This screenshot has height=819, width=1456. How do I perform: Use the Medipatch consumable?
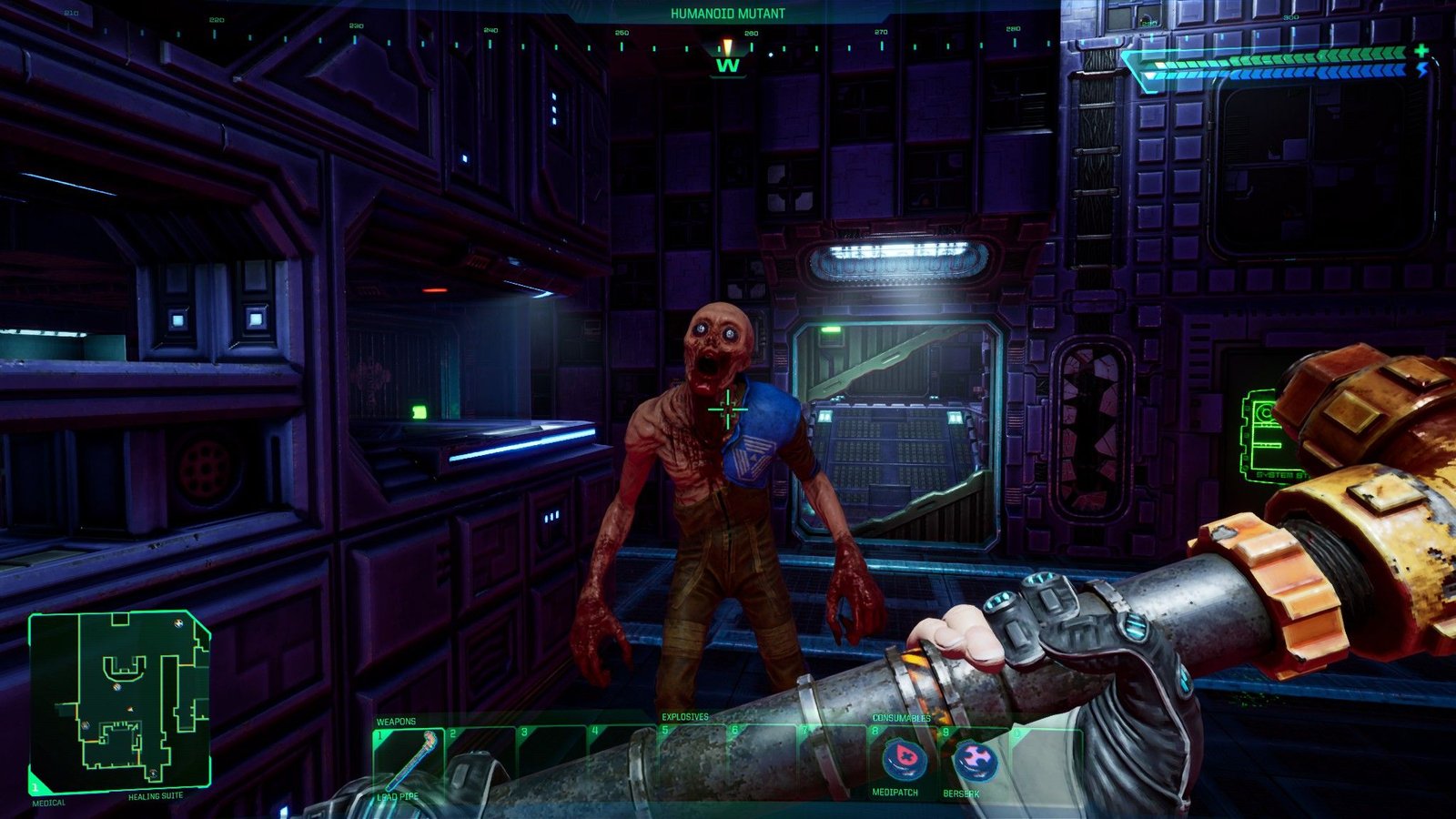(901, 759)
